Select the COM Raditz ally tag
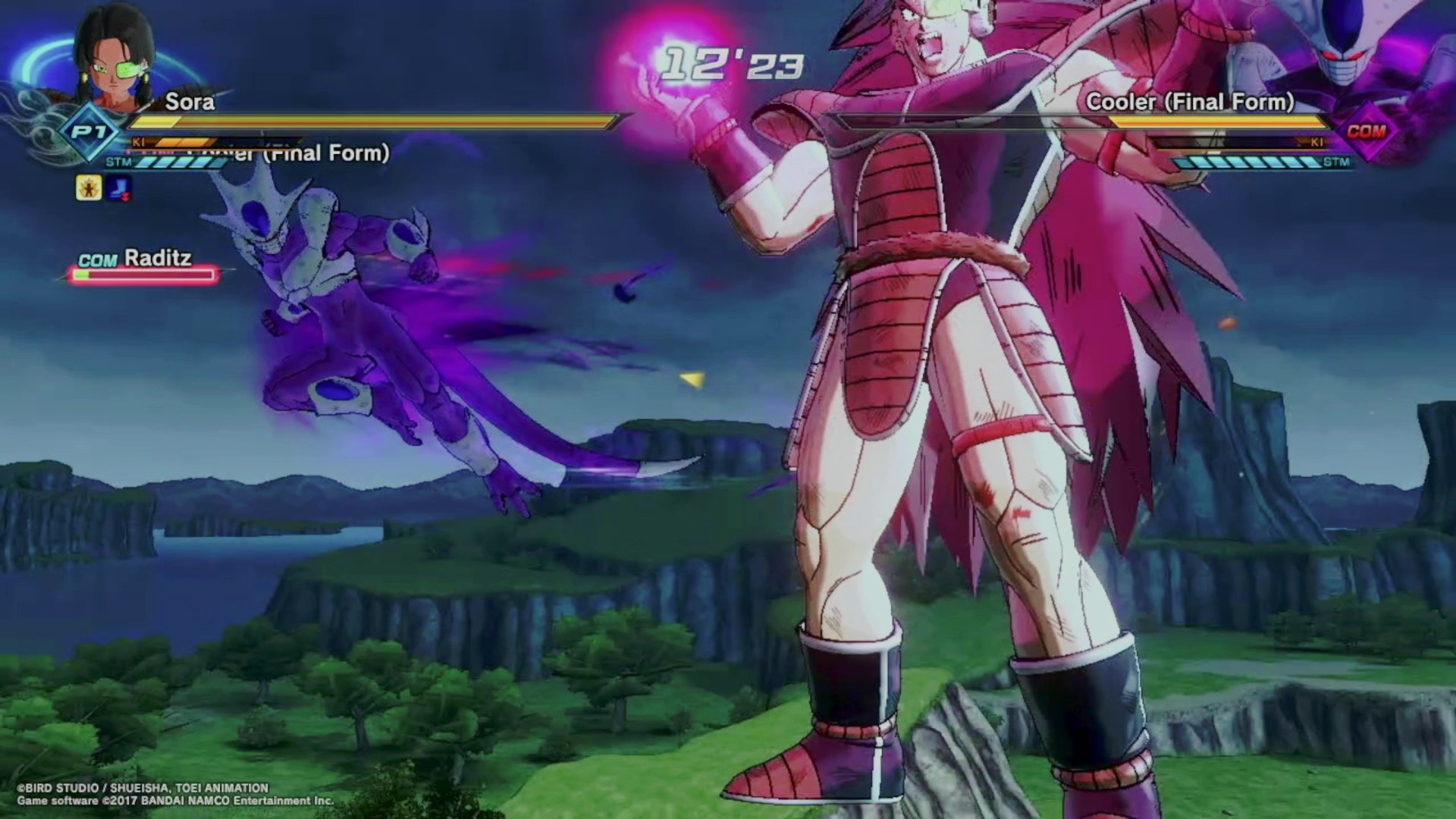The image size is (1456, 819). [x=136, y=259]
